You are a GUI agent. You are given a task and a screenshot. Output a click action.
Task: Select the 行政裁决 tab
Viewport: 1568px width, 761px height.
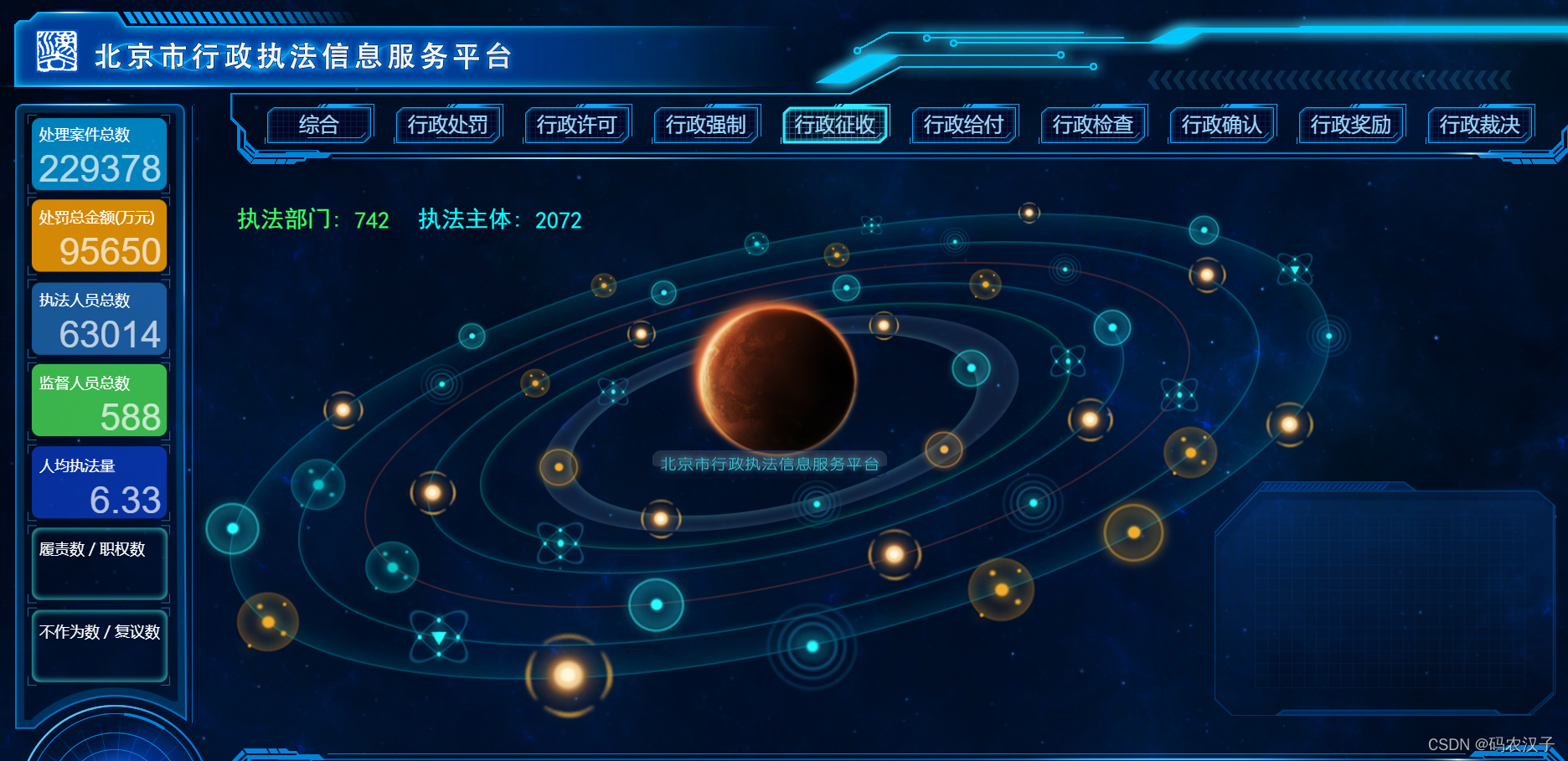point(1480,125)
